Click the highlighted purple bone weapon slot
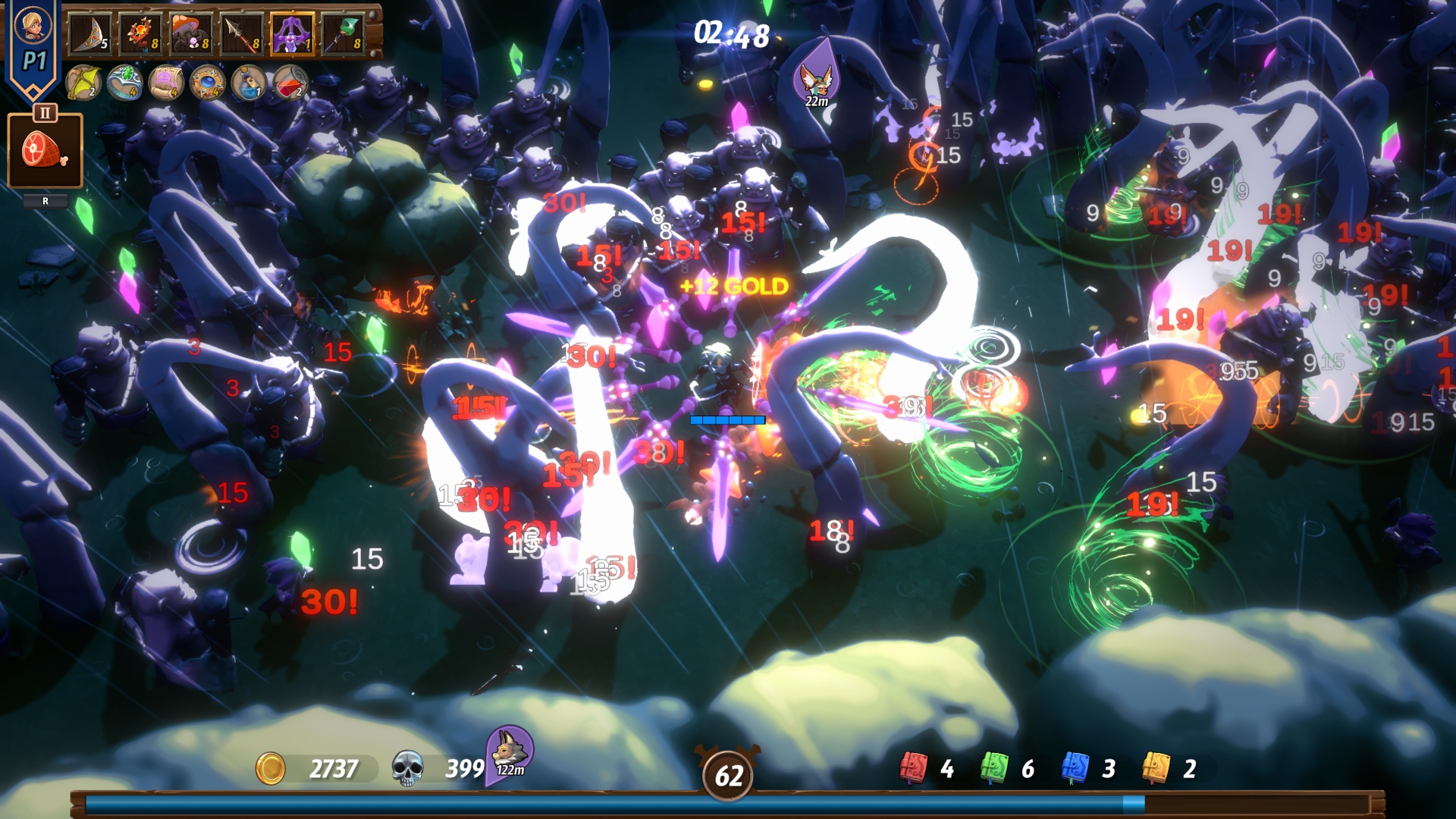Viewport: 1456px width, 819px height. tap(291, 33)
